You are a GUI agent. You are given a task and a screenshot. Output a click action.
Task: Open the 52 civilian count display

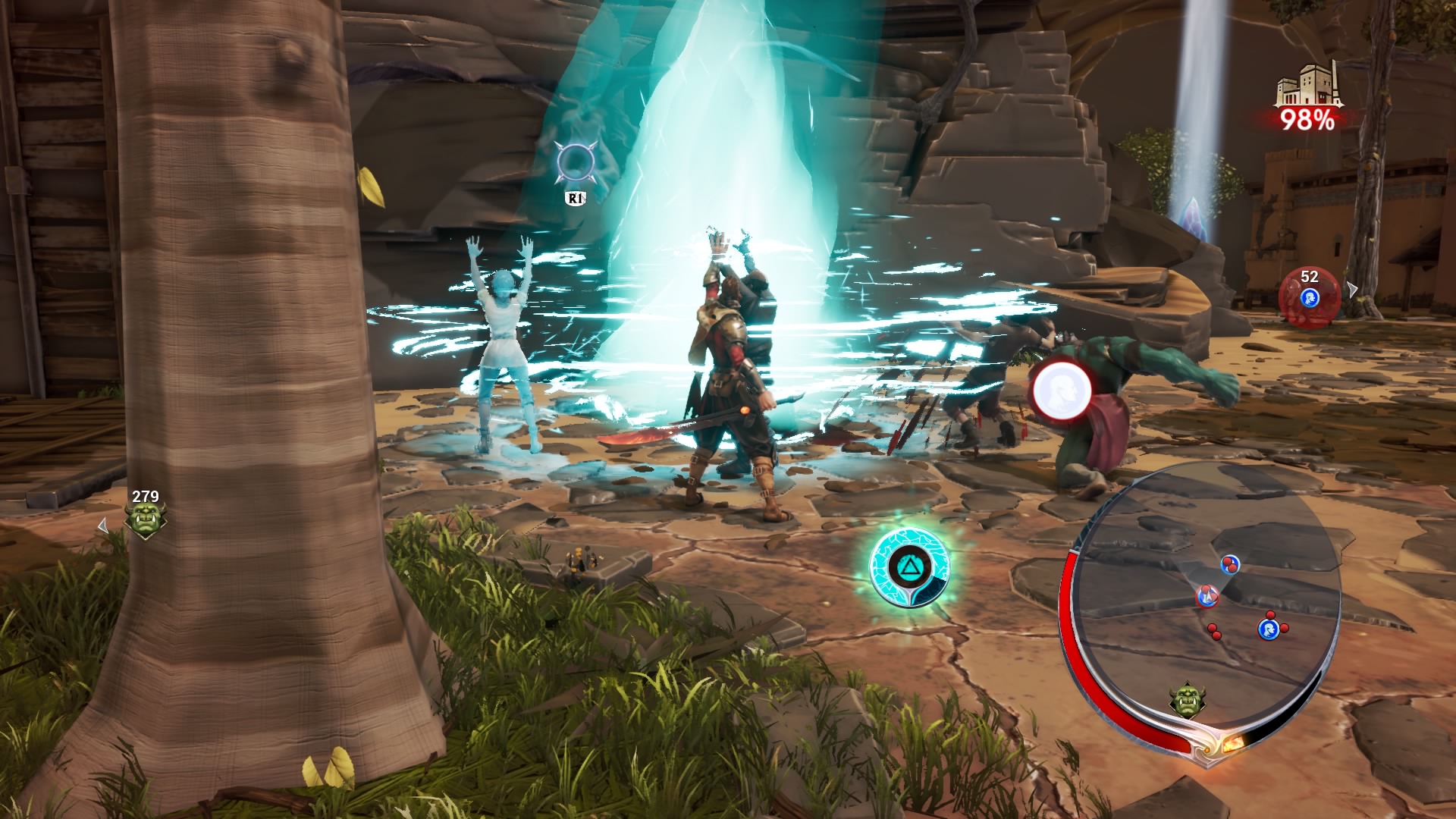coord(1309,278)
